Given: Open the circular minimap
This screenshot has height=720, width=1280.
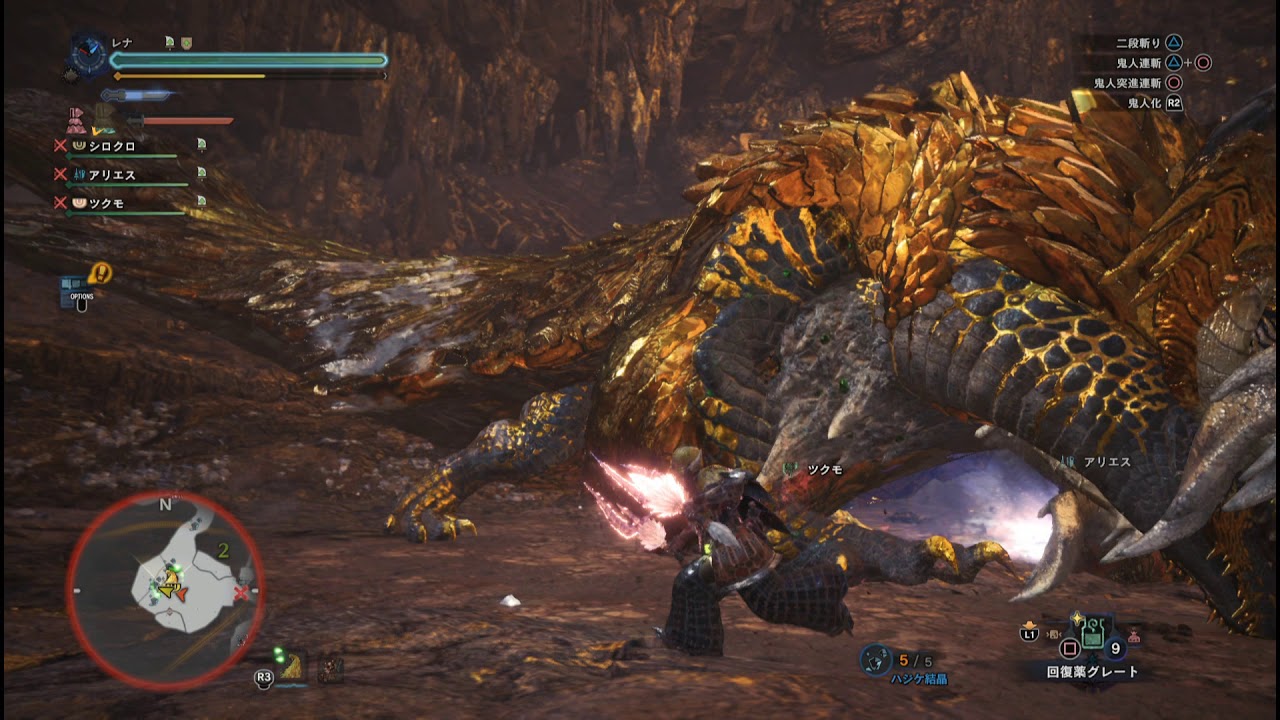Looking at the screenshot, I should pyautogui.click(x=165, y=589).
